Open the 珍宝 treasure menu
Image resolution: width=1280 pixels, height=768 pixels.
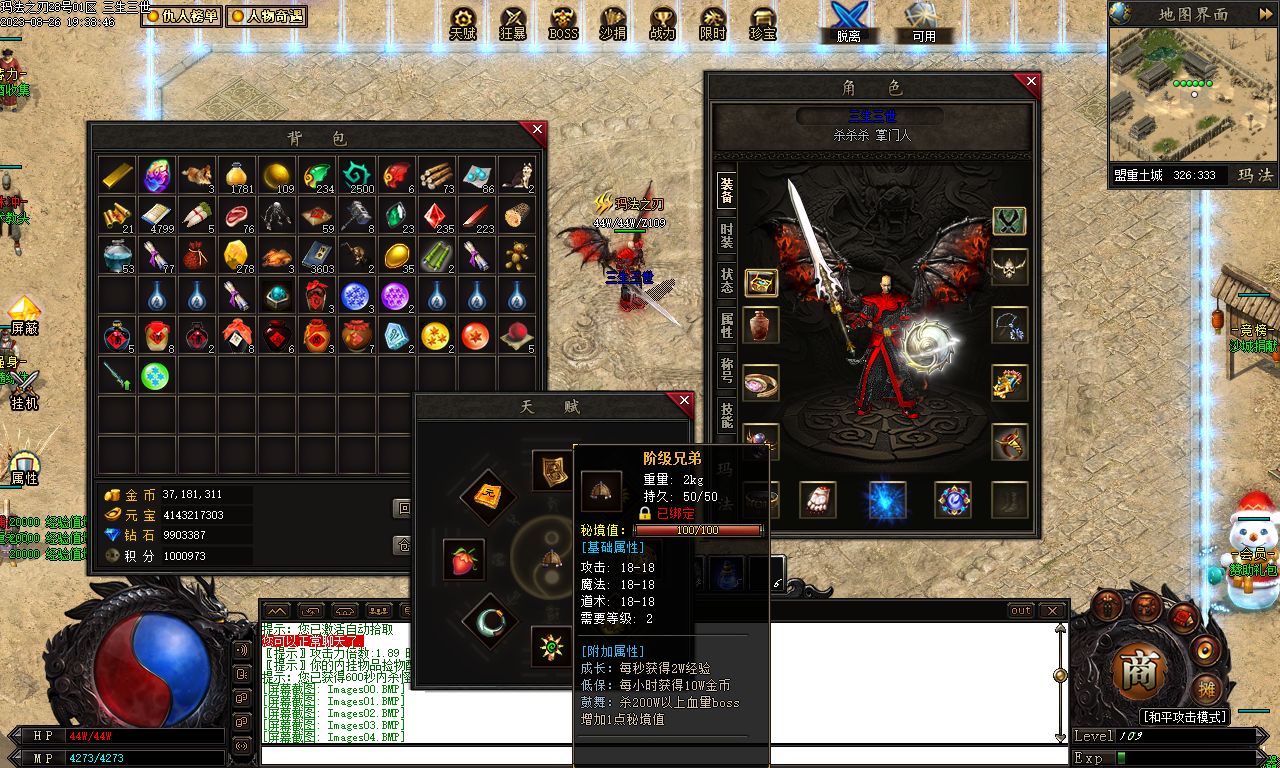[763, 23]
